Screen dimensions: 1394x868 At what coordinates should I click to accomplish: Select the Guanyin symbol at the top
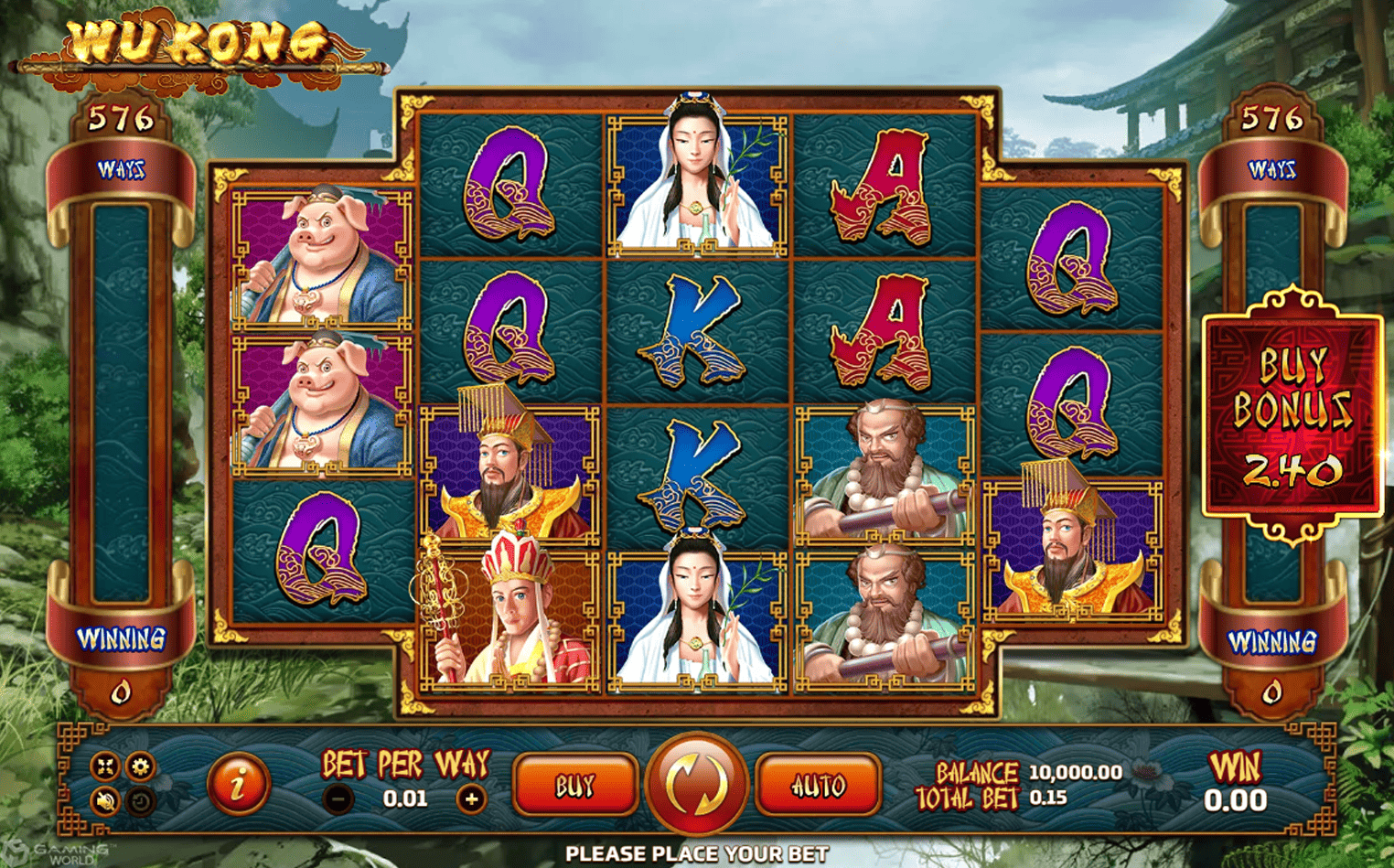pos(697,180)
